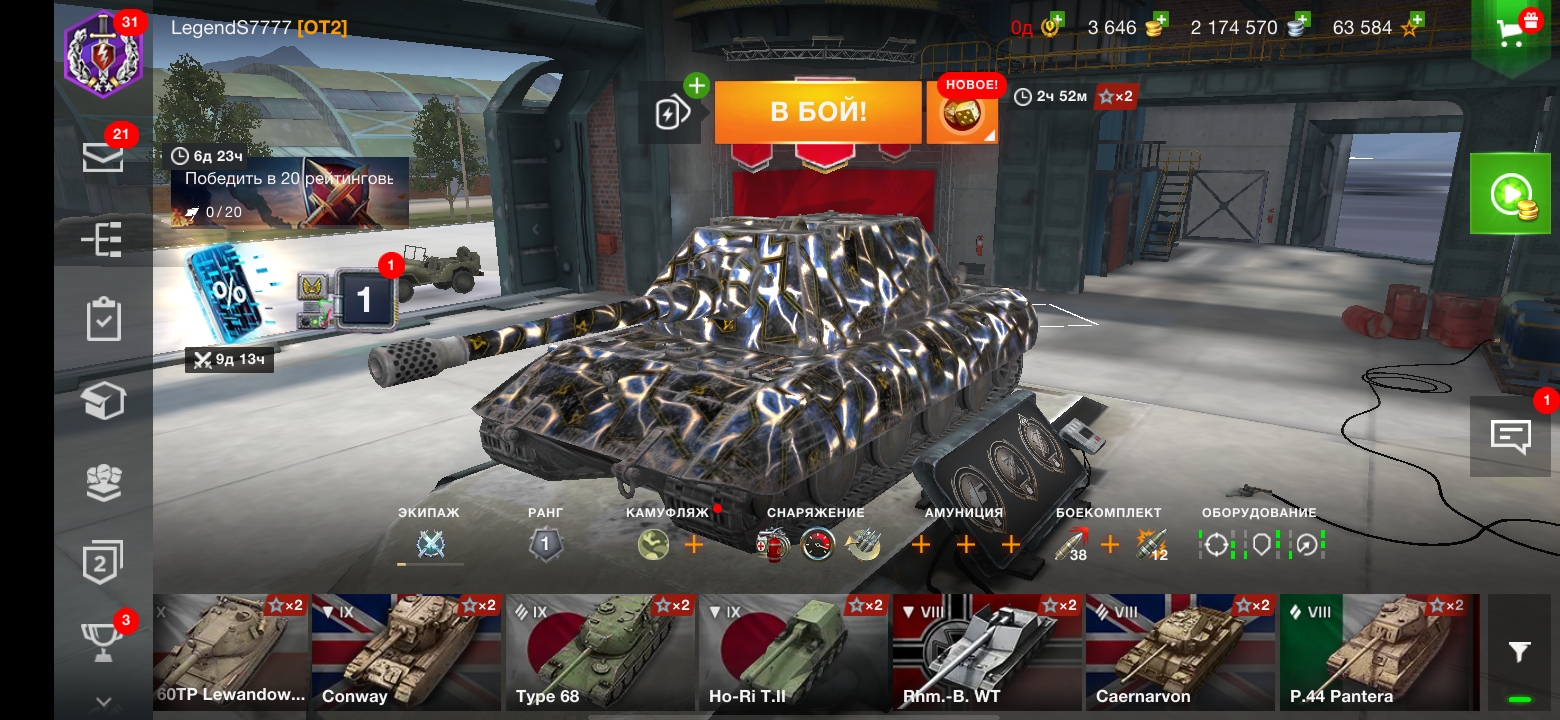The image size is (1560, 720).
Task: Open the camouflage slot under КАМУФЛЯЖ
Action: [x=653, y=545]
